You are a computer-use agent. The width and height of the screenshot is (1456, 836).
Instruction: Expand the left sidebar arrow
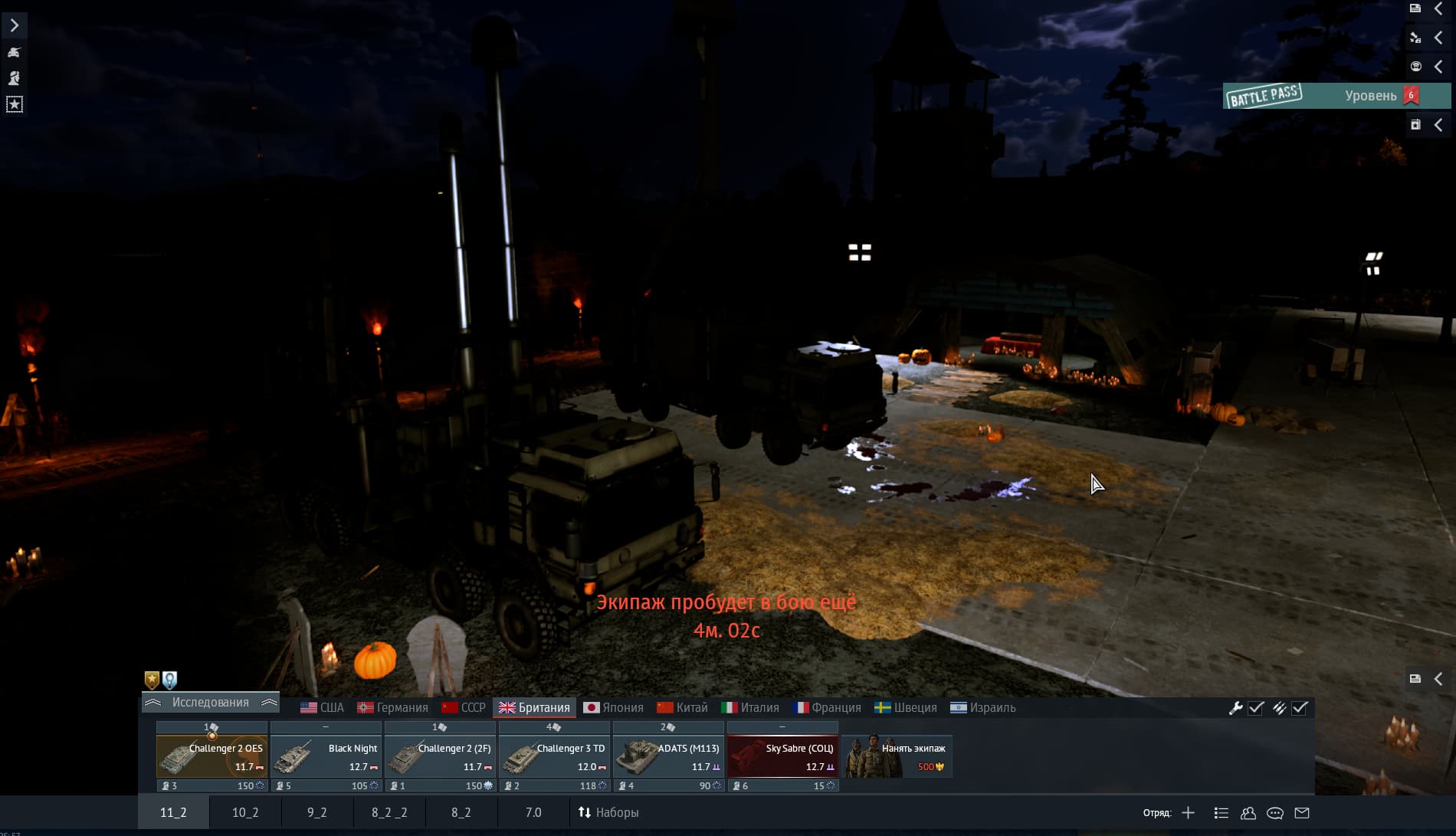[x=15, y=25]
